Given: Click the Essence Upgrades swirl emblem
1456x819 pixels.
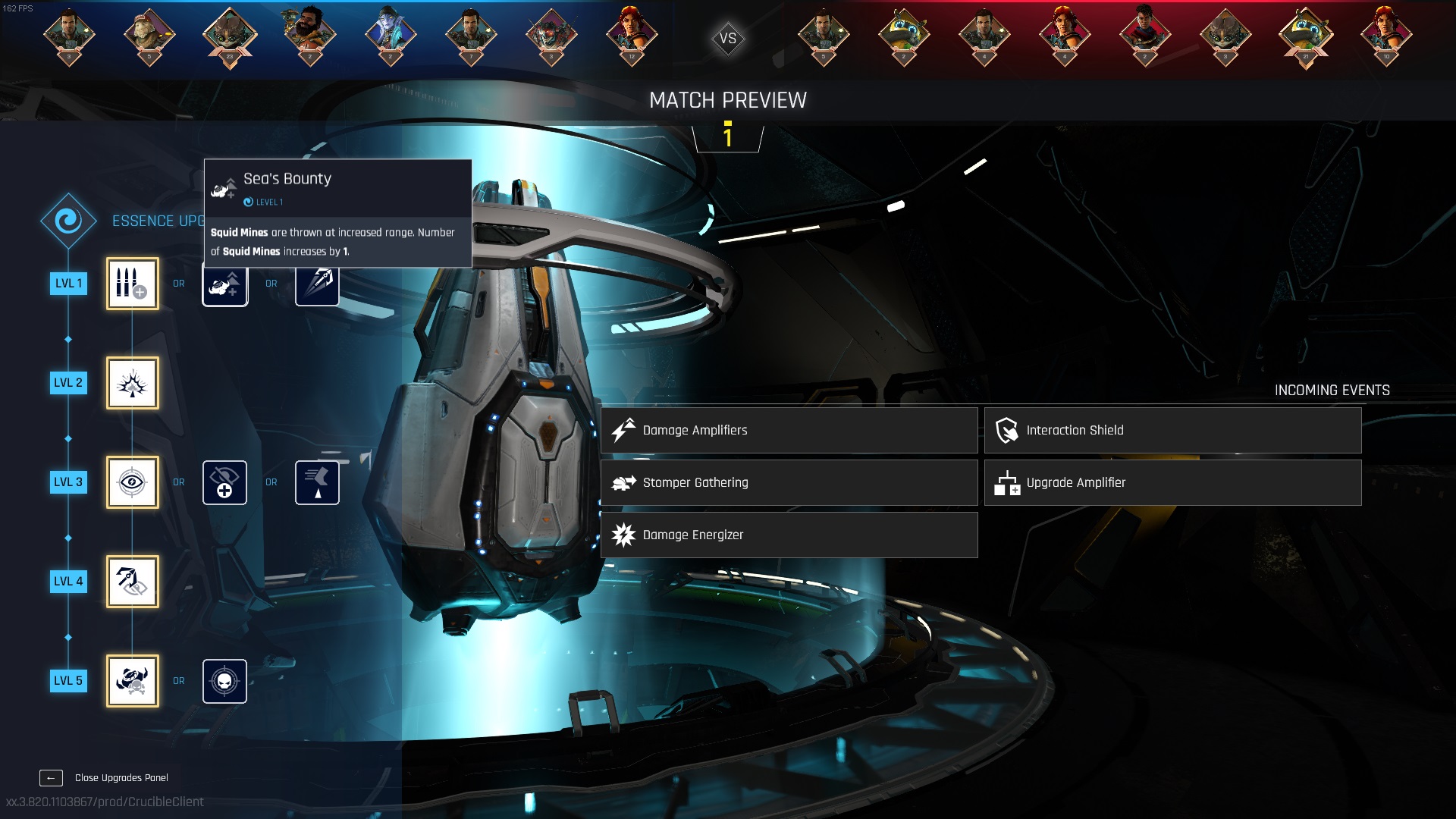Looking at the screenshot, I should (68, 221).
